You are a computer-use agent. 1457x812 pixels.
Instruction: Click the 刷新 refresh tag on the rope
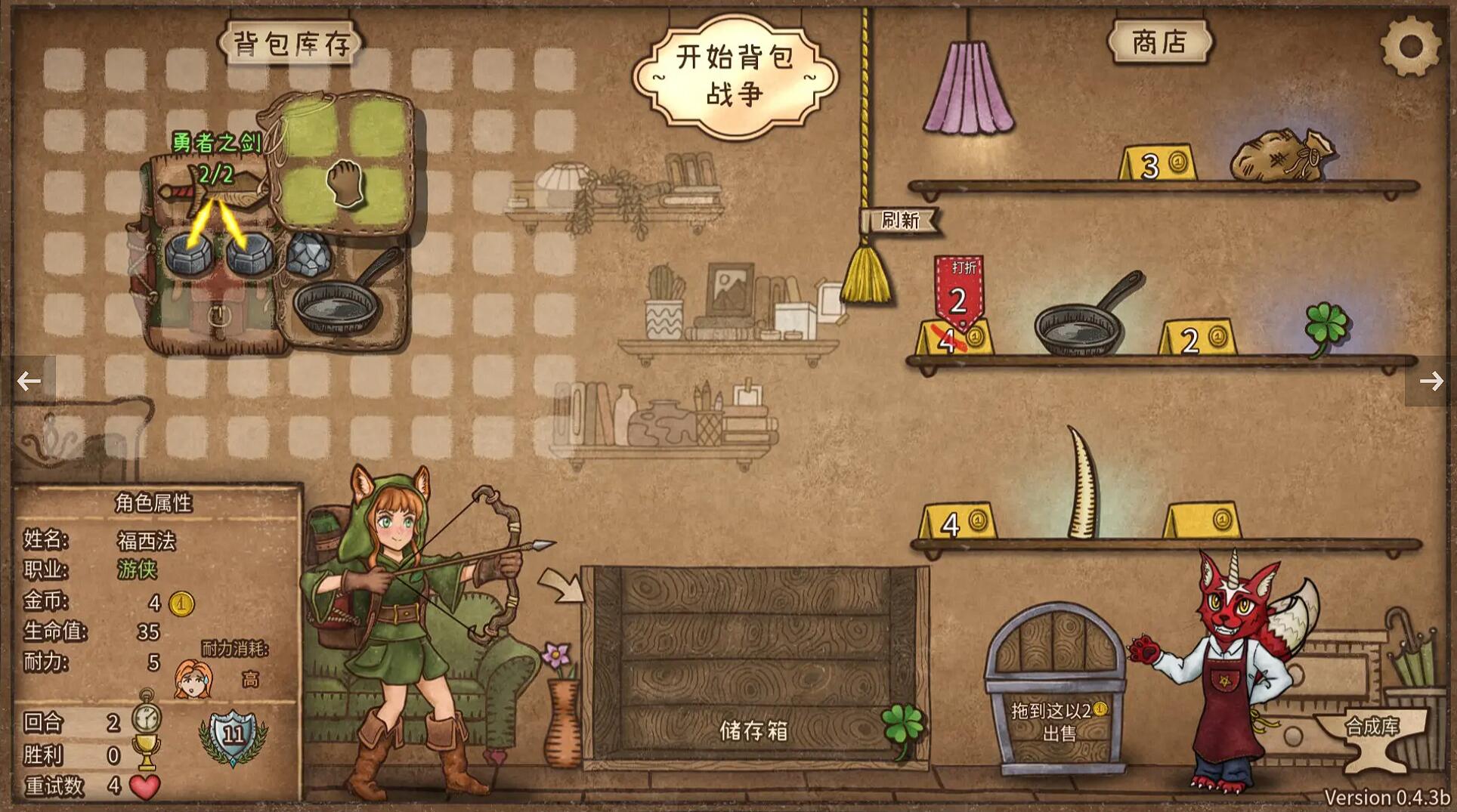899,221
